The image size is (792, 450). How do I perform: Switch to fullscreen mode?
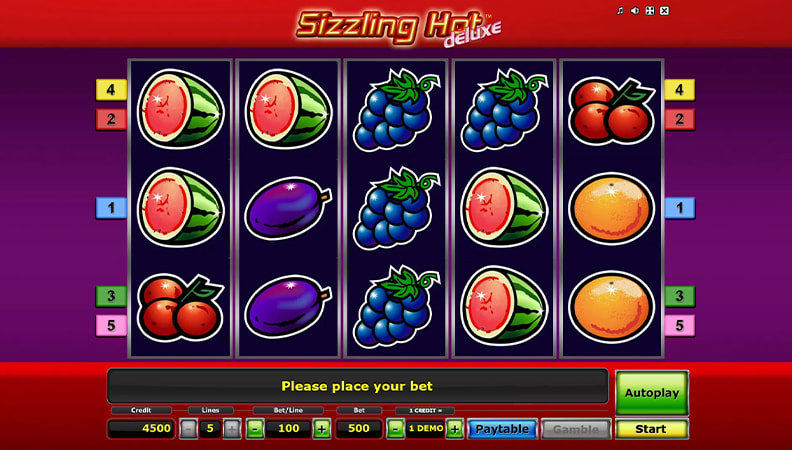[x=649, y=11]
